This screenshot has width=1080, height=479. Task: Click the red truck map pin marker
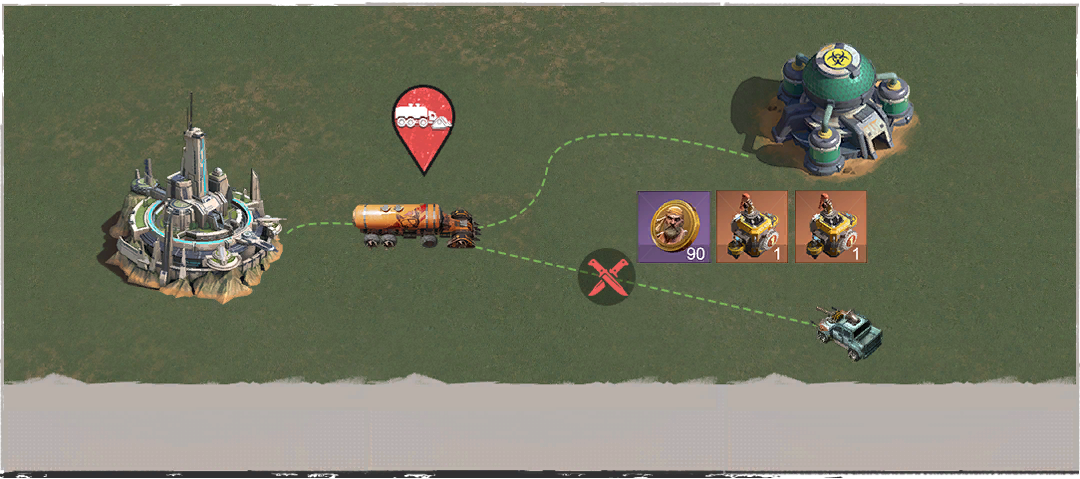(x=421, y=122)
